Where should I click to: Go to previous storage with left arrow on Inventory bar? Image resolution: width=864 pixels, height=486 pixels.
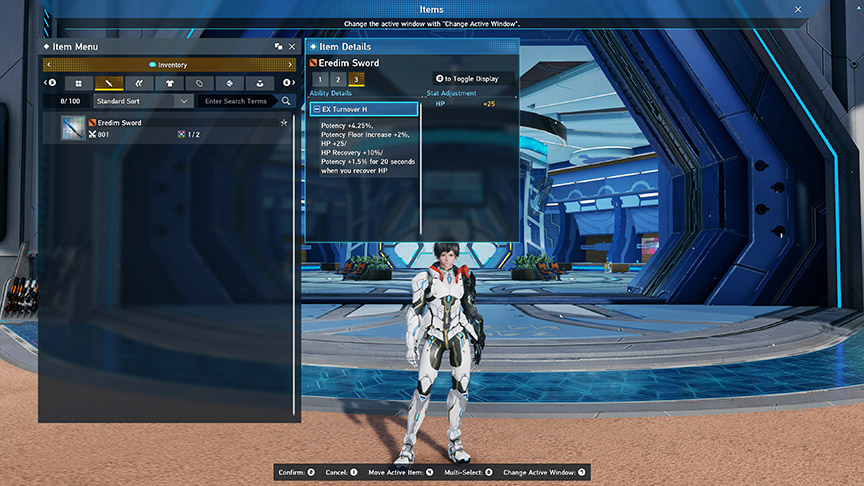tap(48, 65)
